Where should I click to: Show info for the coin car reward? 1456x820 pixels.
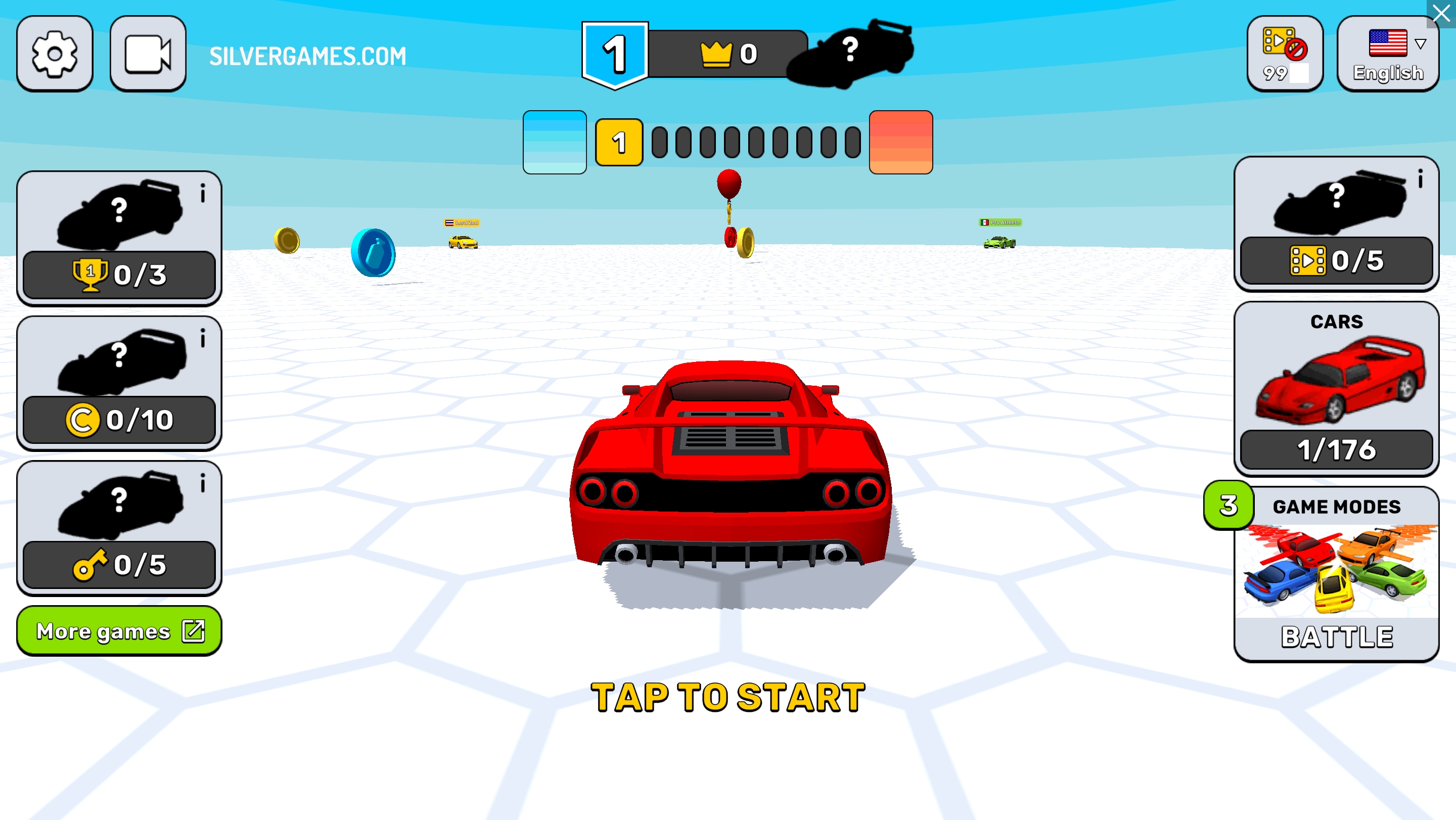(203, 339)
